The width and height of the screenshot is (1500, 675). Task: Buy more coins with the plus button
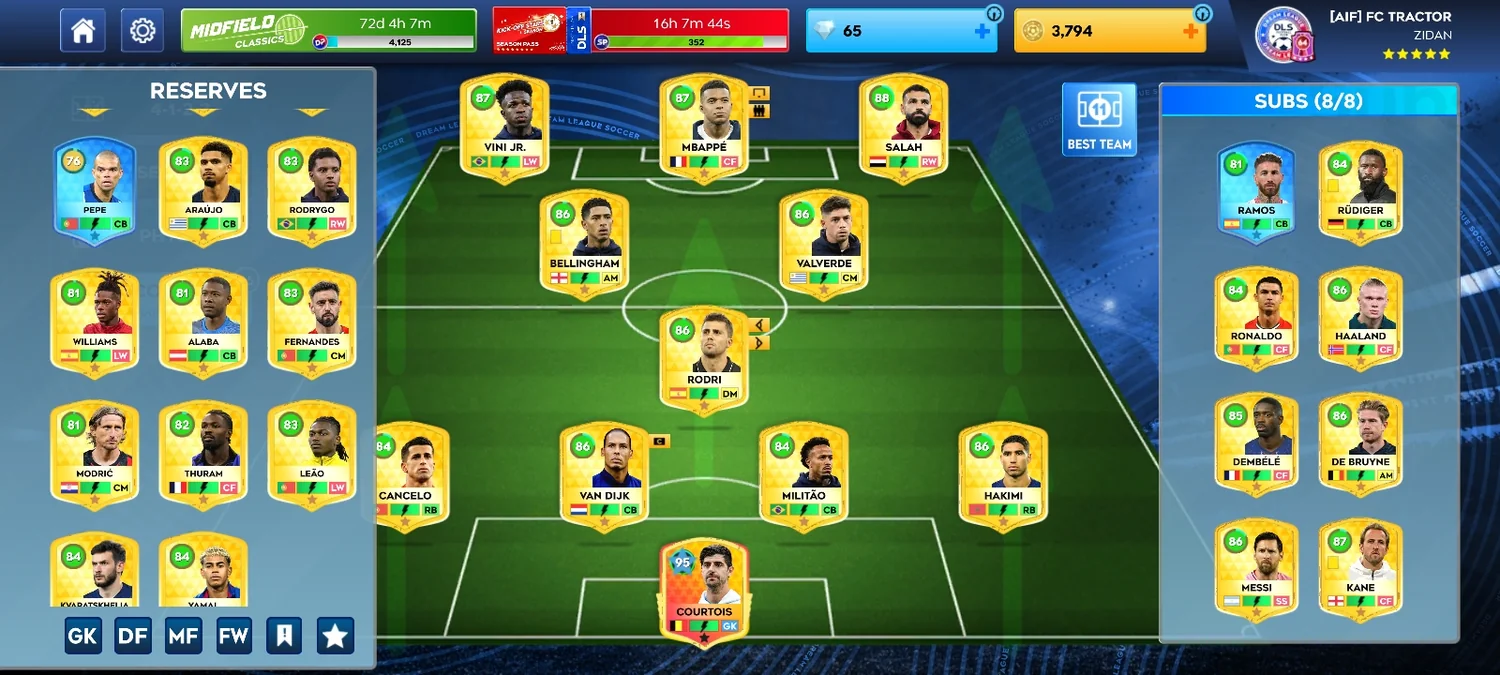(x=1190, y=31)
